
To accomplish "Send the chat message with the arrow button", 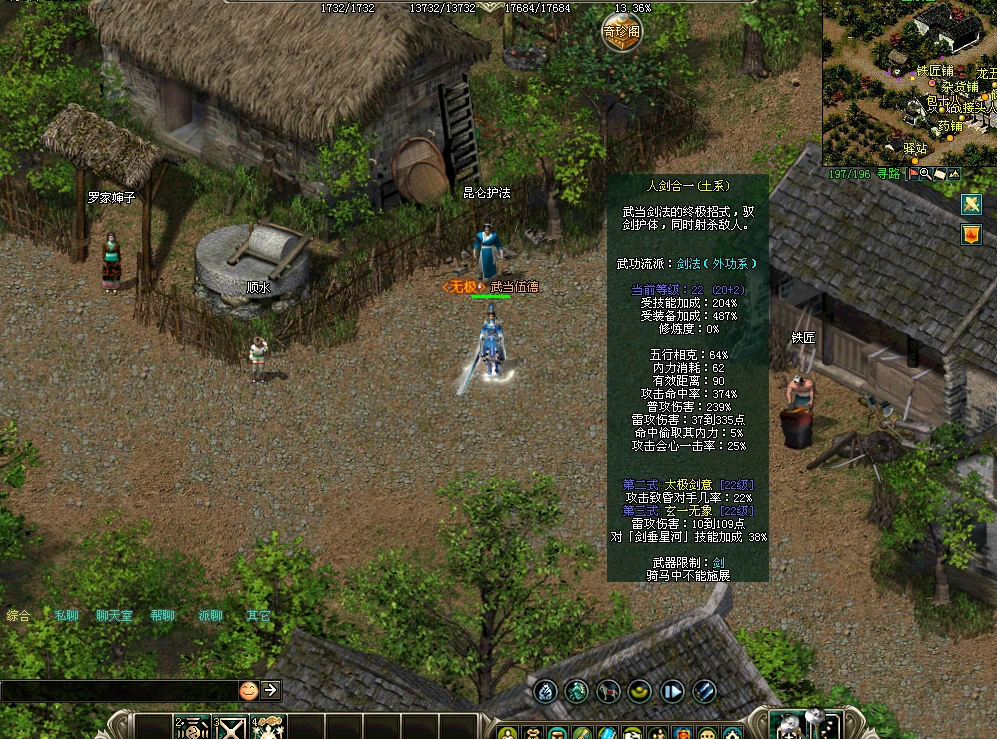I will coord(270,690).
